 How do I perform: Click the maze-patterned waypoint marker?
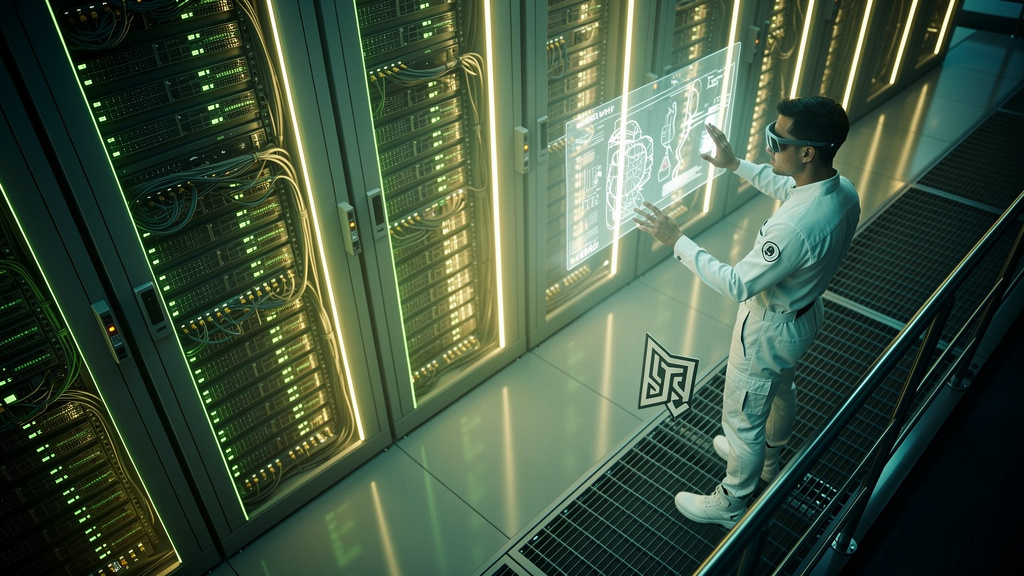667,375
